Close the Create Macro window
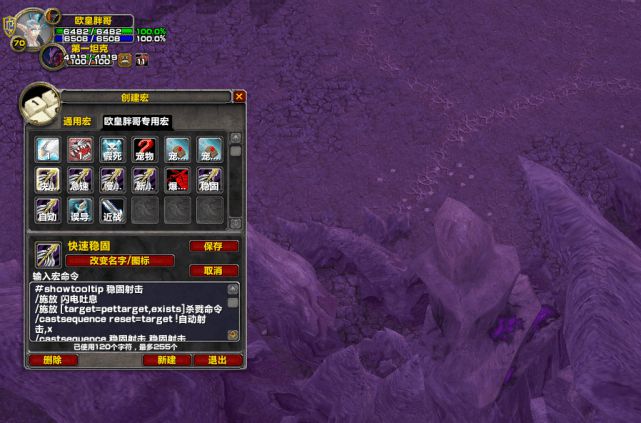Screen dimensions: 641x423 coord(239,97)
